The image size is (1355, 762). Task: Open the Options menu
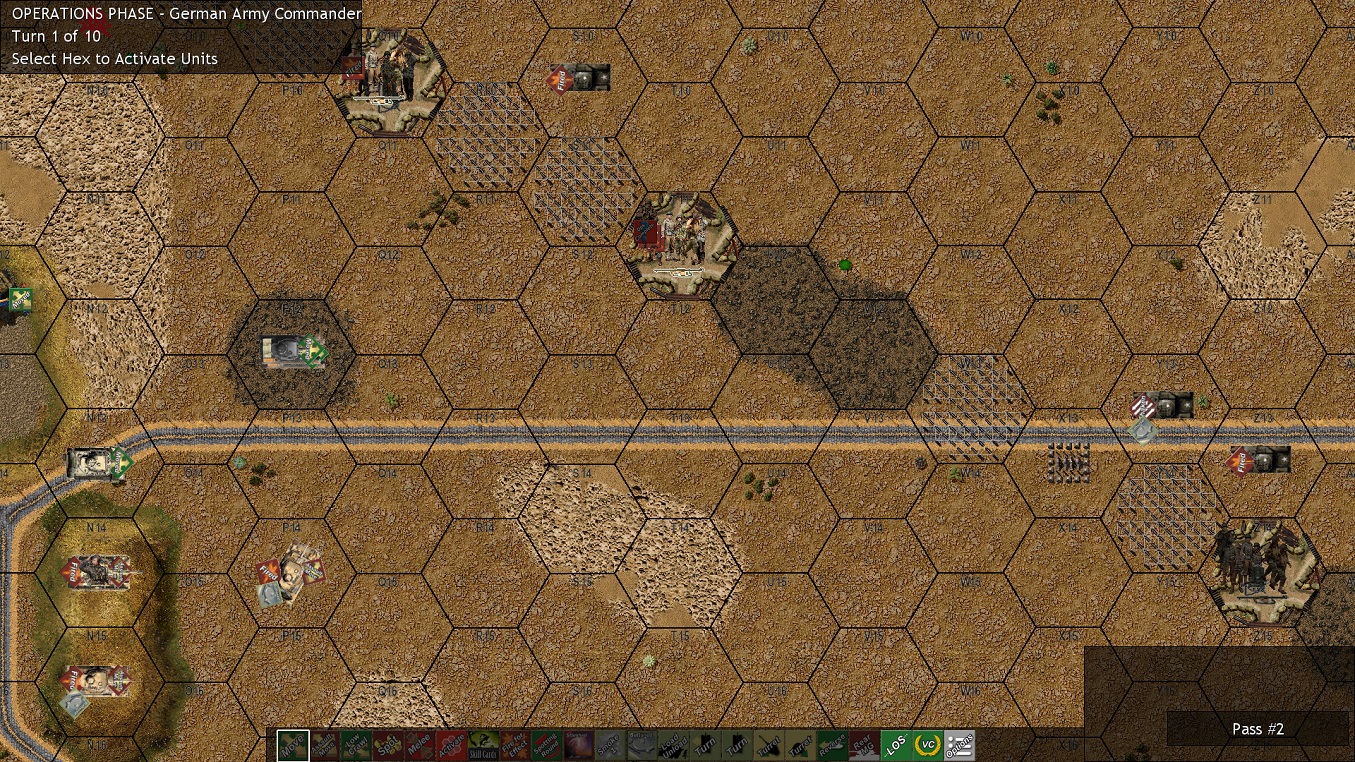tap(961, 745)
